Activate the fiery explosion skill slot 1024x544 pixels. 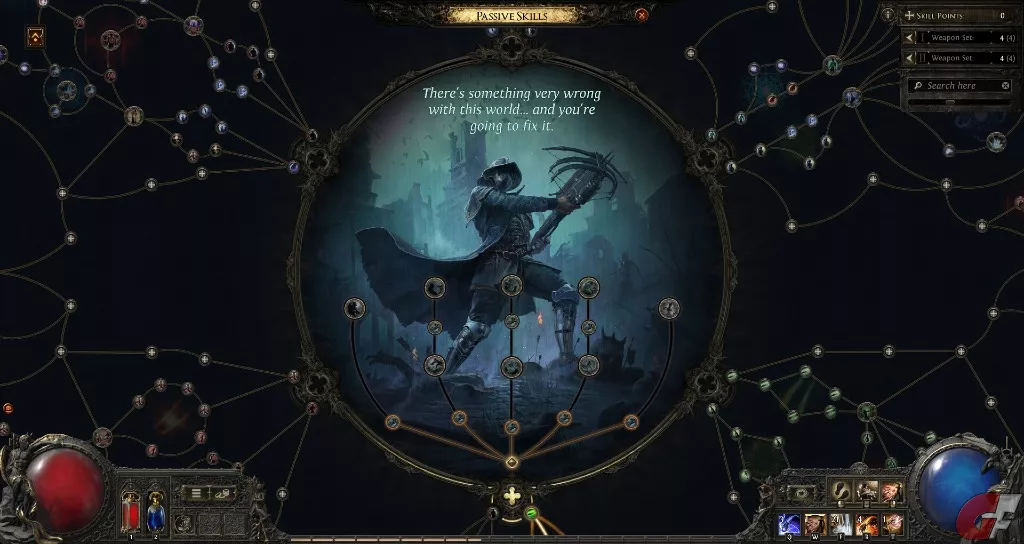click(x=866, y=522)
